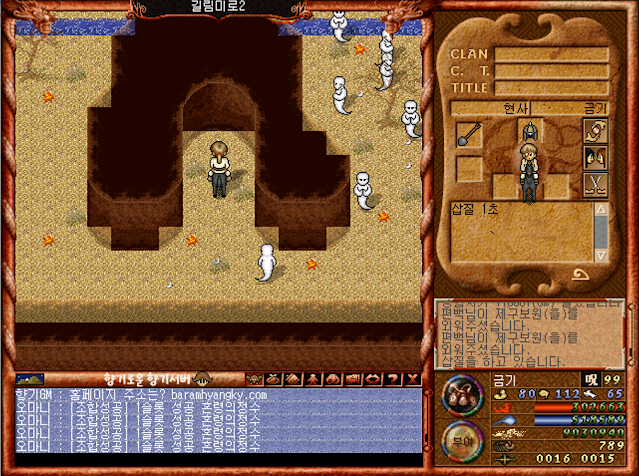The height and width of the screenshot is (476, 639).
Task: Click the CLAN name field
Action: 551,54
